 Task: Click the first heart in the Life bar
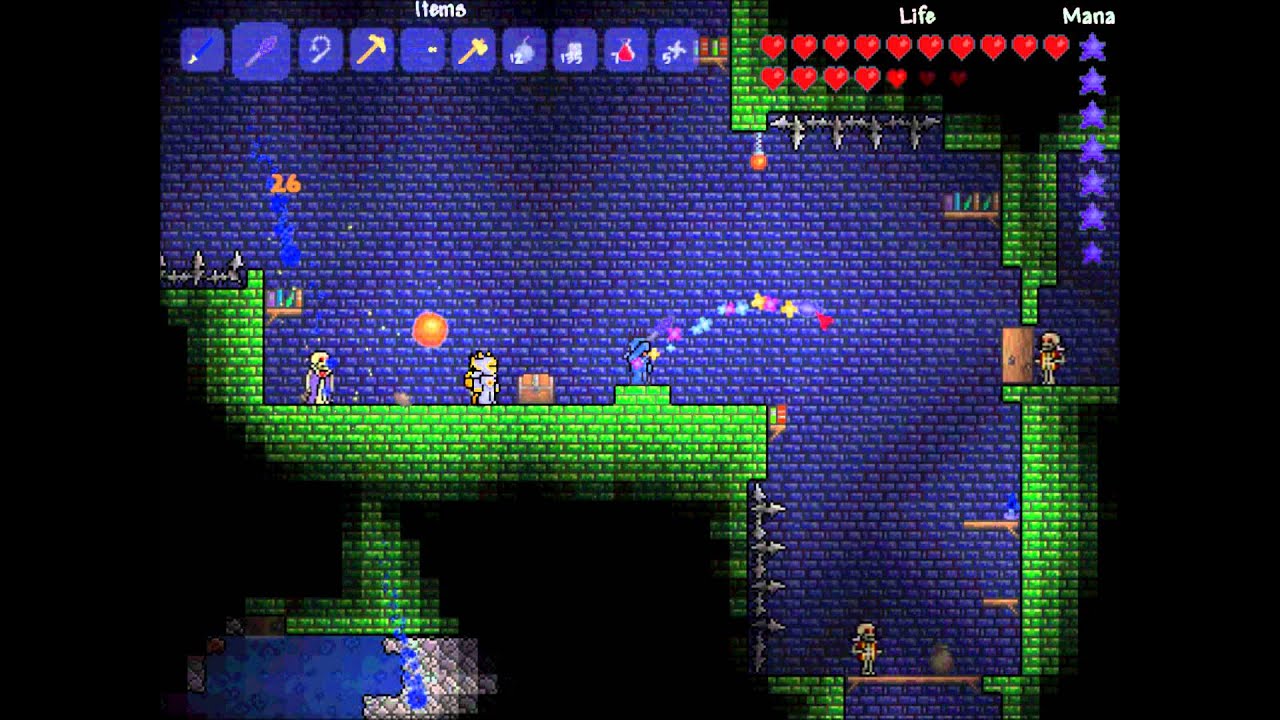[x=772, y=46]
